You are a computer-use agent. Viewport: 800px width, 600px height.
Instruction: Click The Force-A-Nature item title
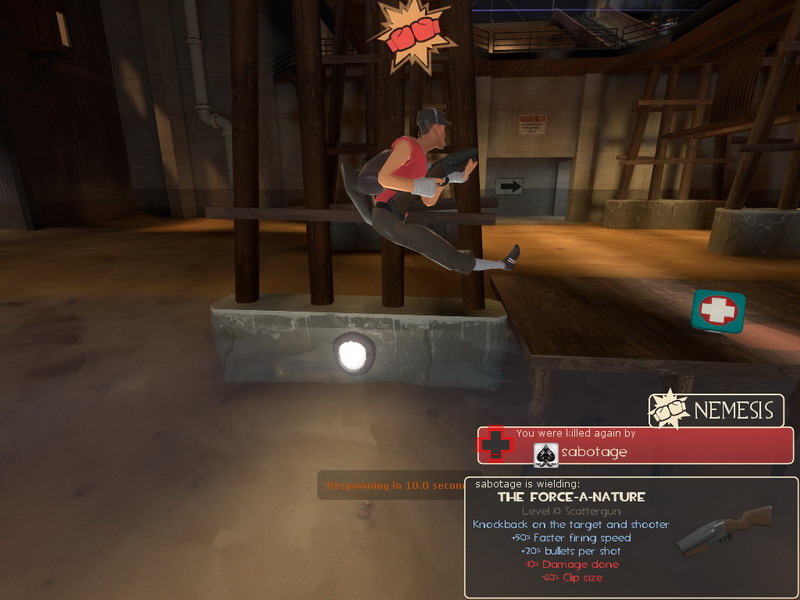point(571,496)
